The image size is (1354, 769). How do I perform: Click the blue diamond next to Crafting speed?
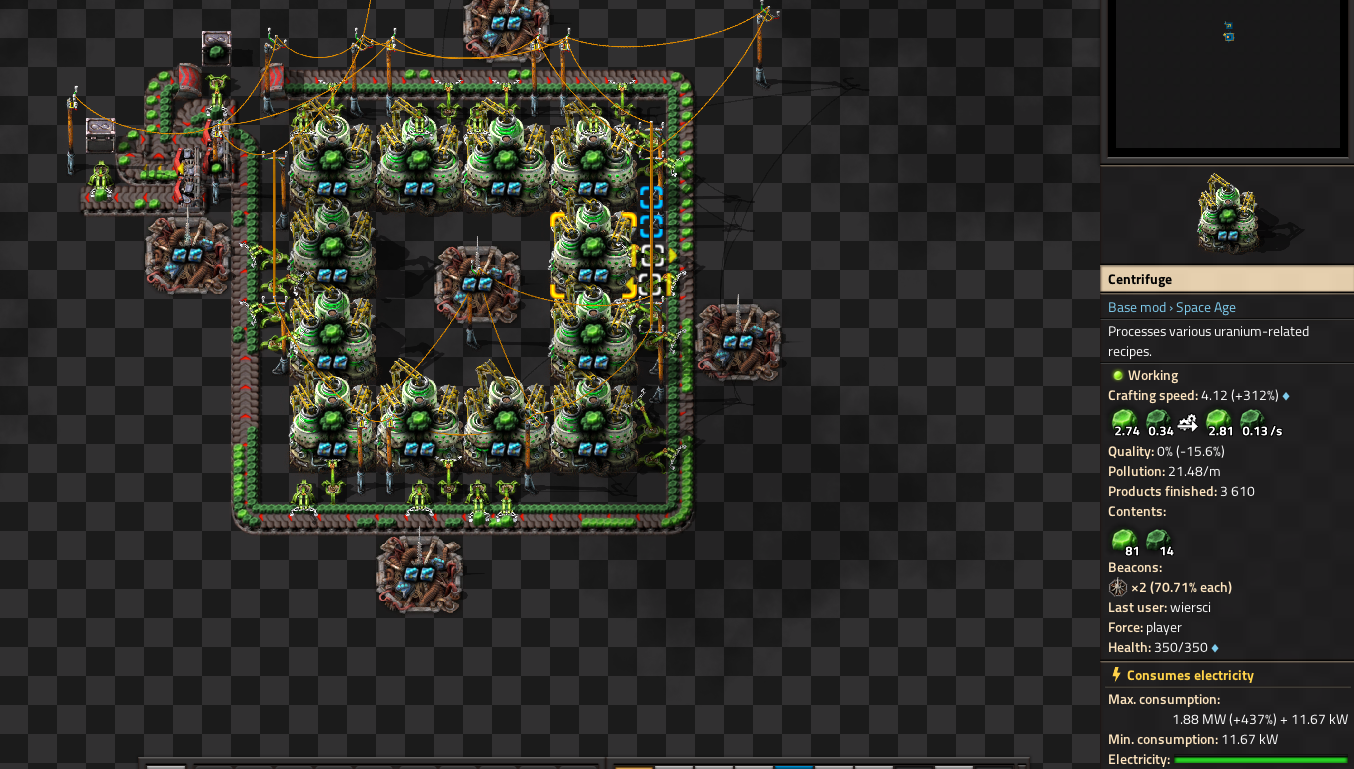tap(1285, 396)
